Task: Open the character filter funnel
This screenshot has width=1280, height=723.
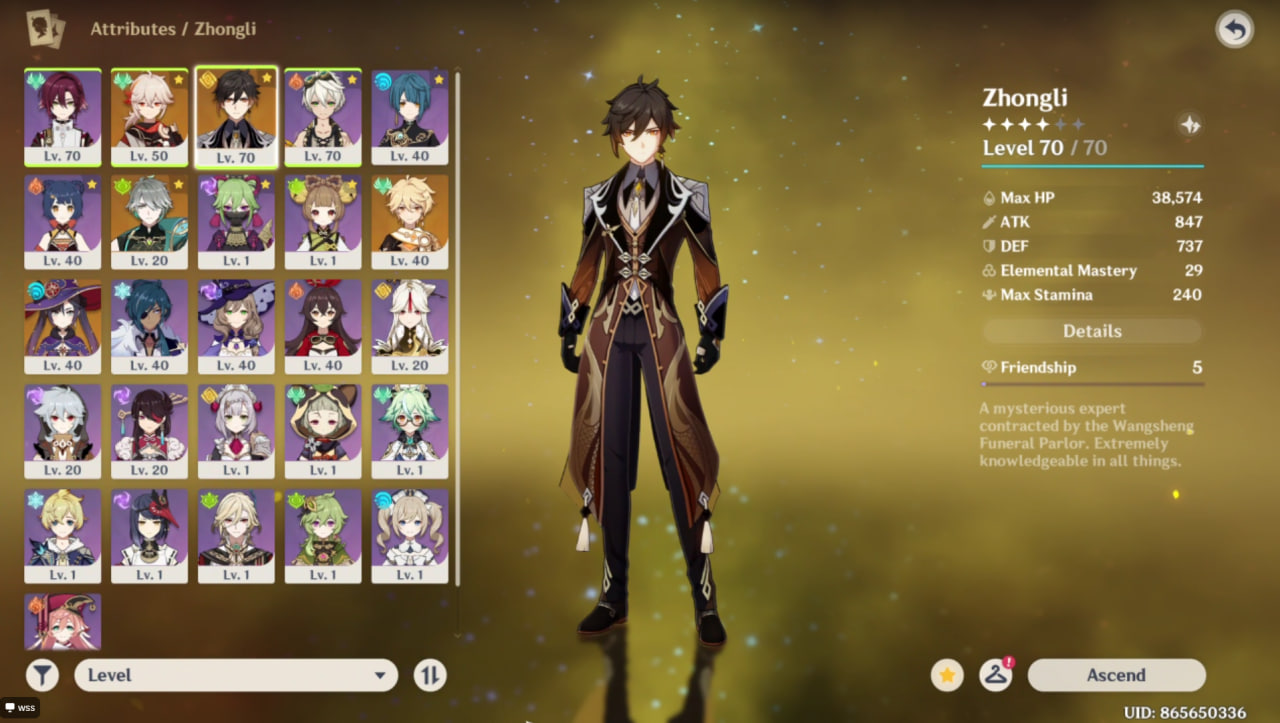Action: (43, 675)
